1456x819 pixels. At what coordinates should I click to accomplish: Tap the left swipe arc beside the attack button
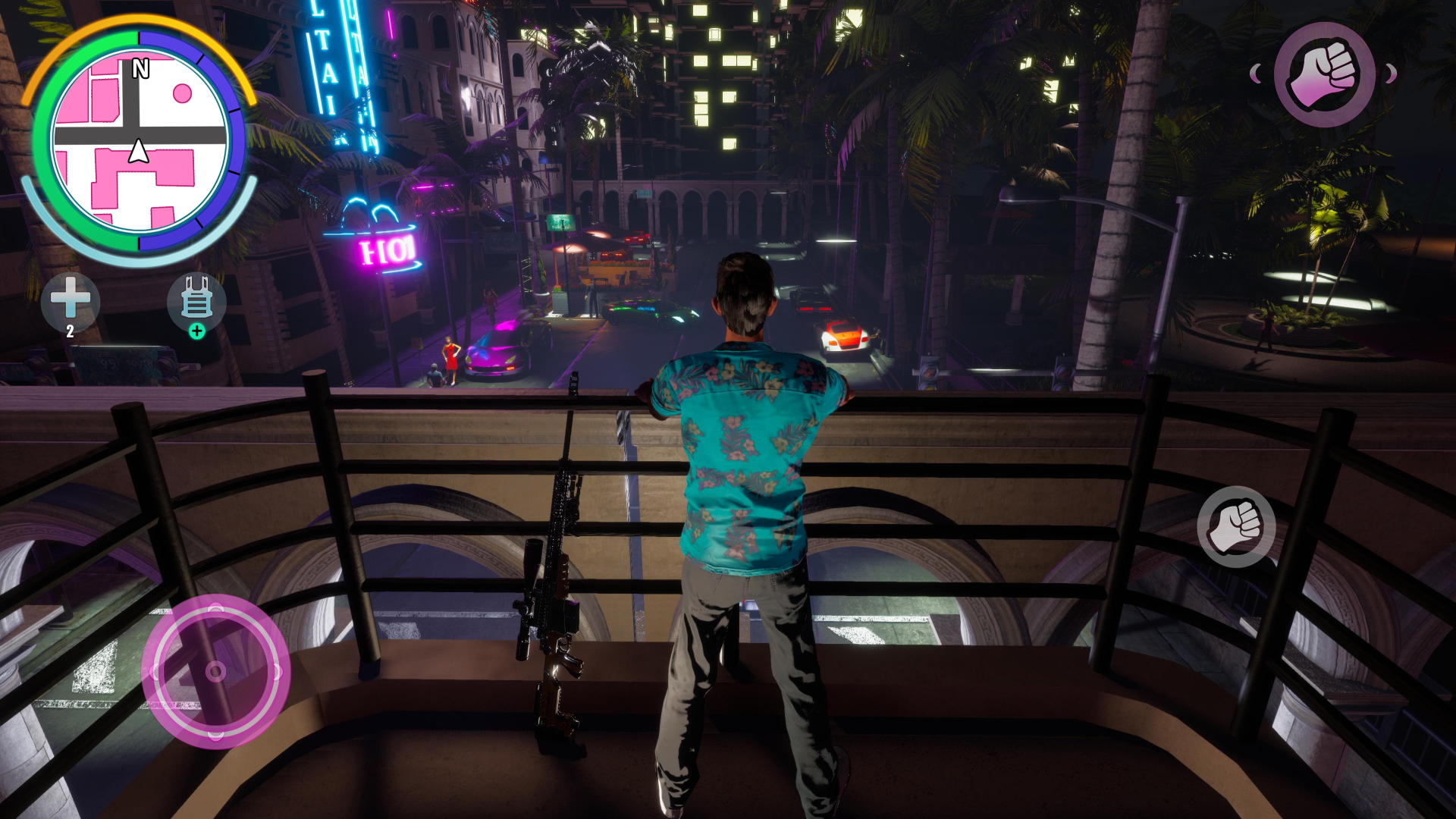click(x=1256, y=74)
